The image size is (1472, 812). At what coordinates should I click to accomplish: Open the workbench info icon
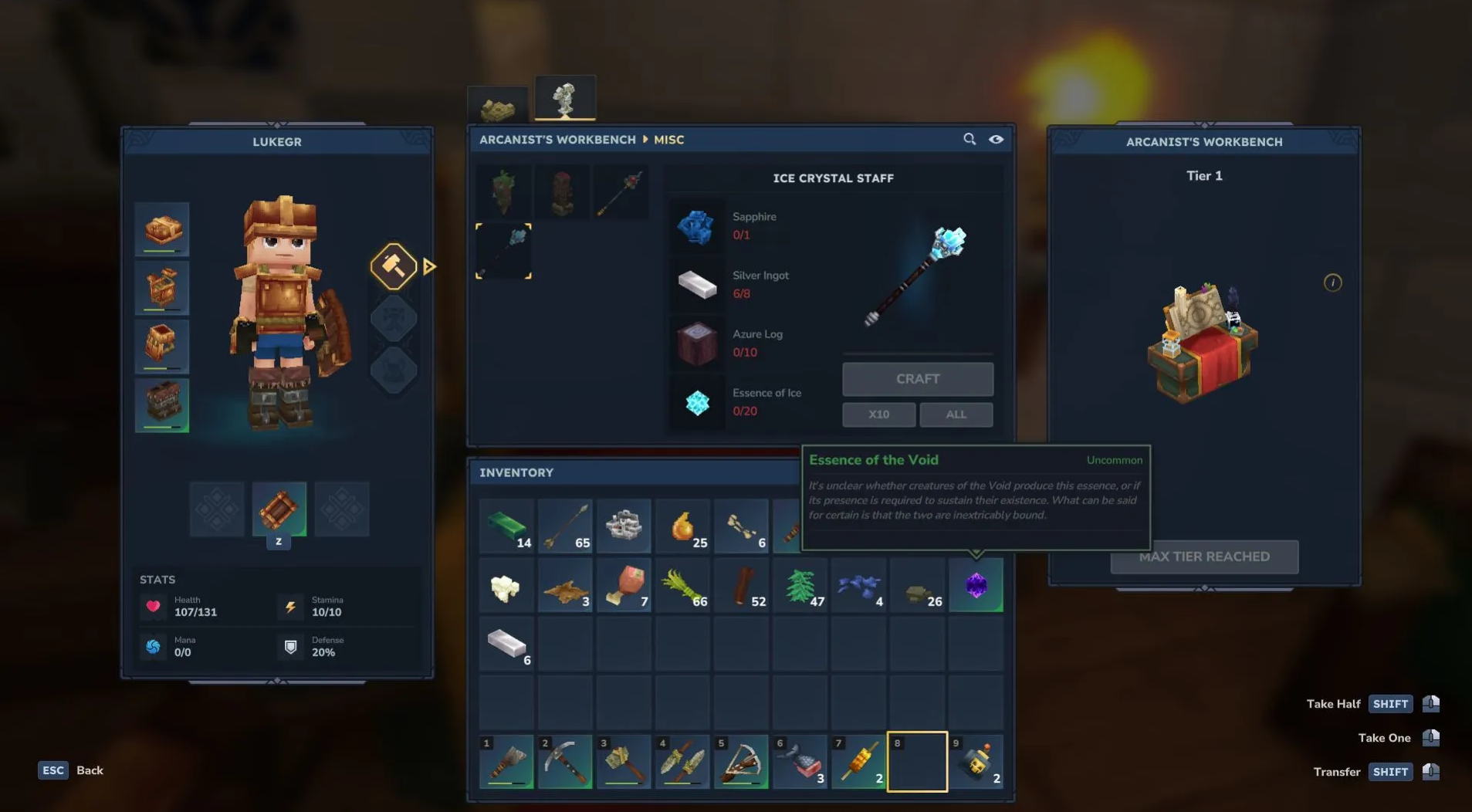point(1332,283)
